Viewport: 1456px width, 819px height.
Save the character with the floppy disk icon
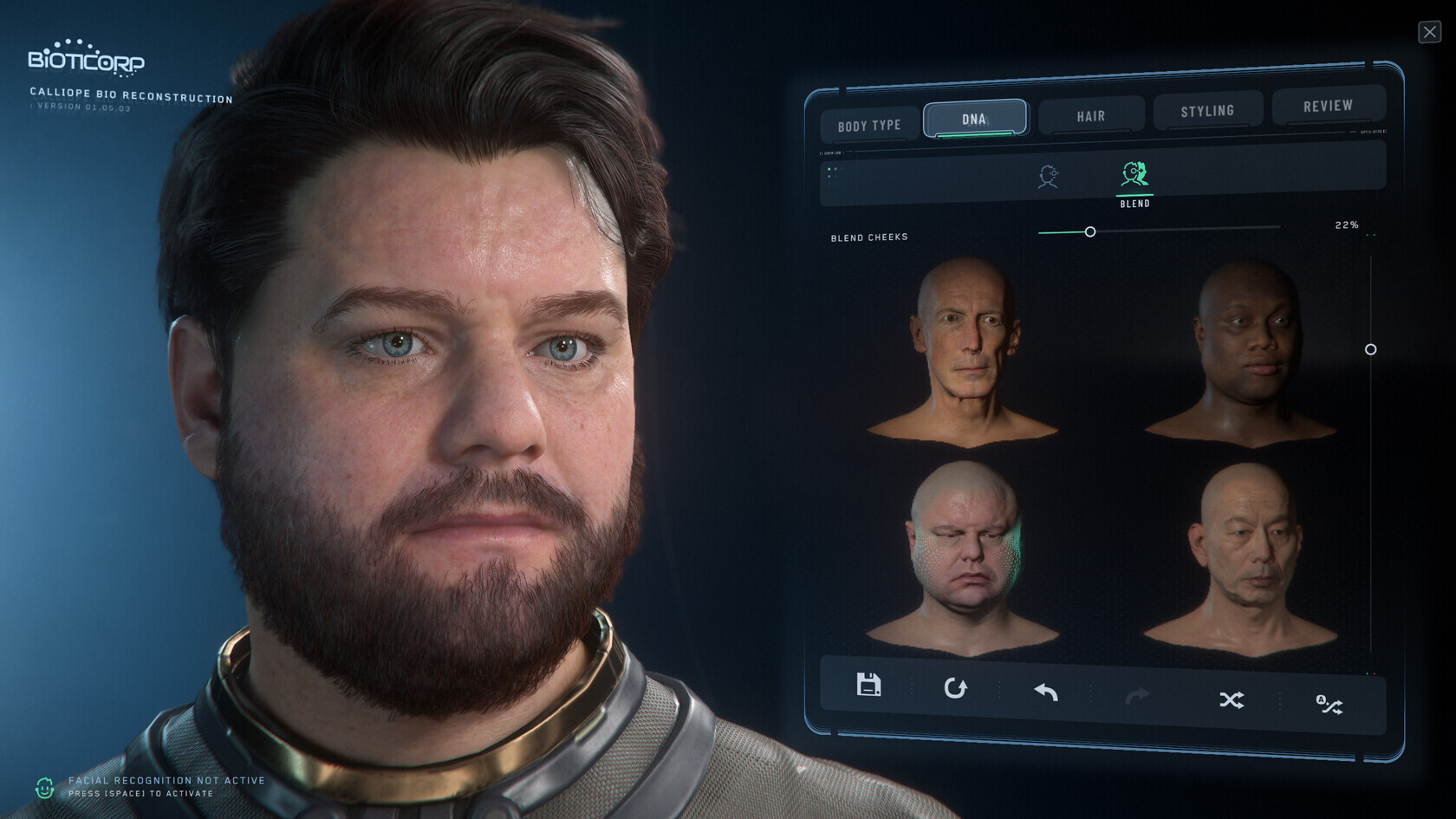[x=868, y=685]
